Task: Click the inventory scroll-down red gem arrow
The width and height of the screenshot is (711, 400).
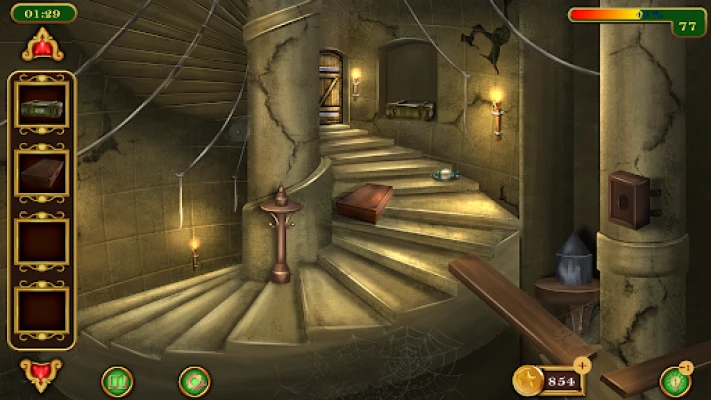Action: tap(41, 374)
